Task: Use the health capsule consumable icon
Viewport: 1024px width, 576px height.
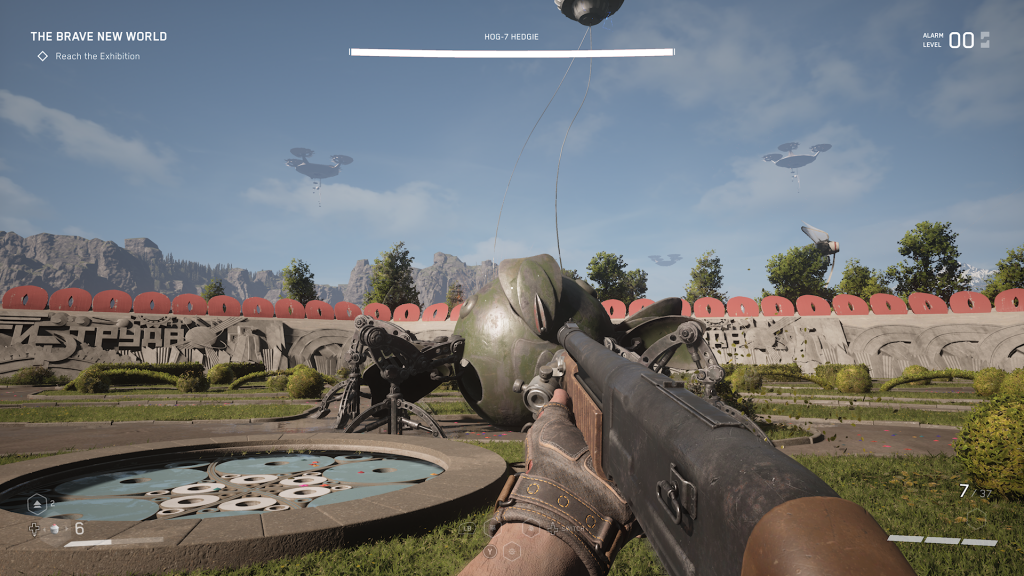Action: pyautogui.click(x=55, y=529)
